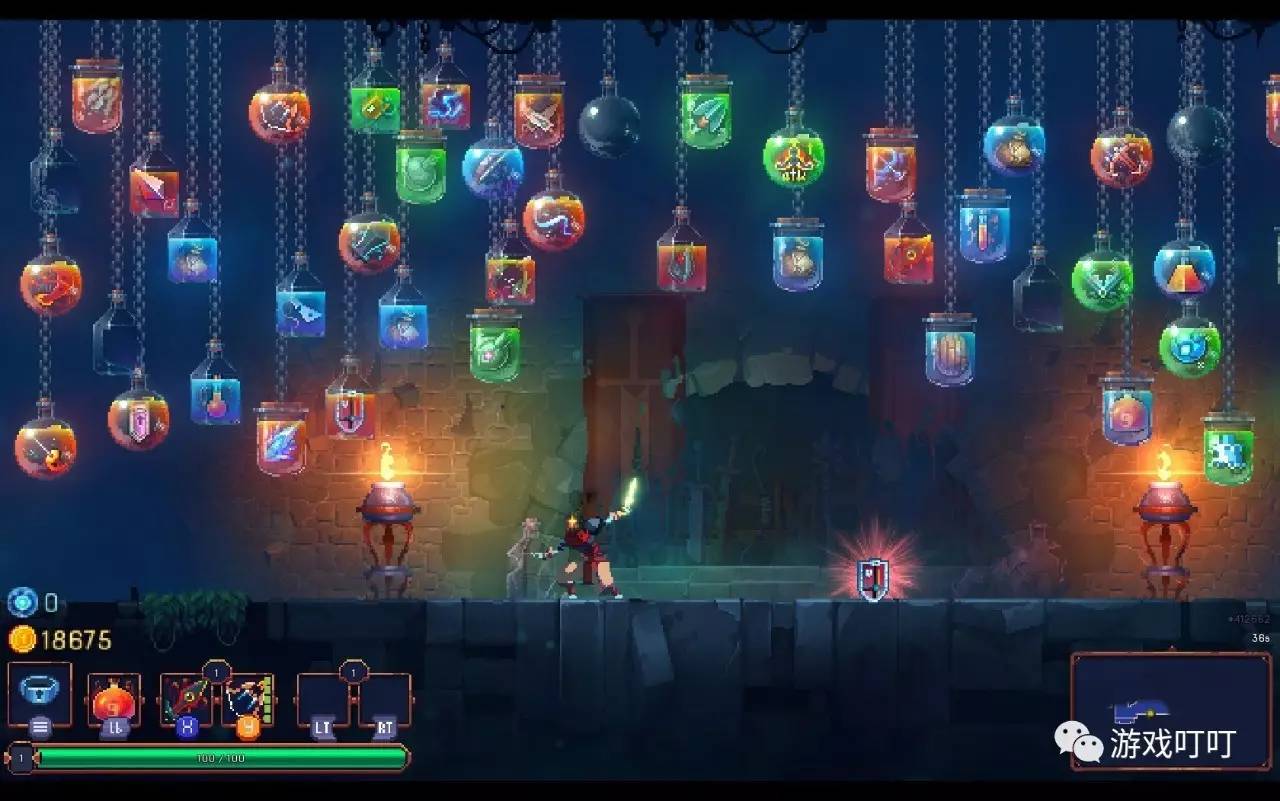Select the red blade primary weapon slot
Image resolution: width=1280 pixels, height=801 pixels.
point(186,699)
